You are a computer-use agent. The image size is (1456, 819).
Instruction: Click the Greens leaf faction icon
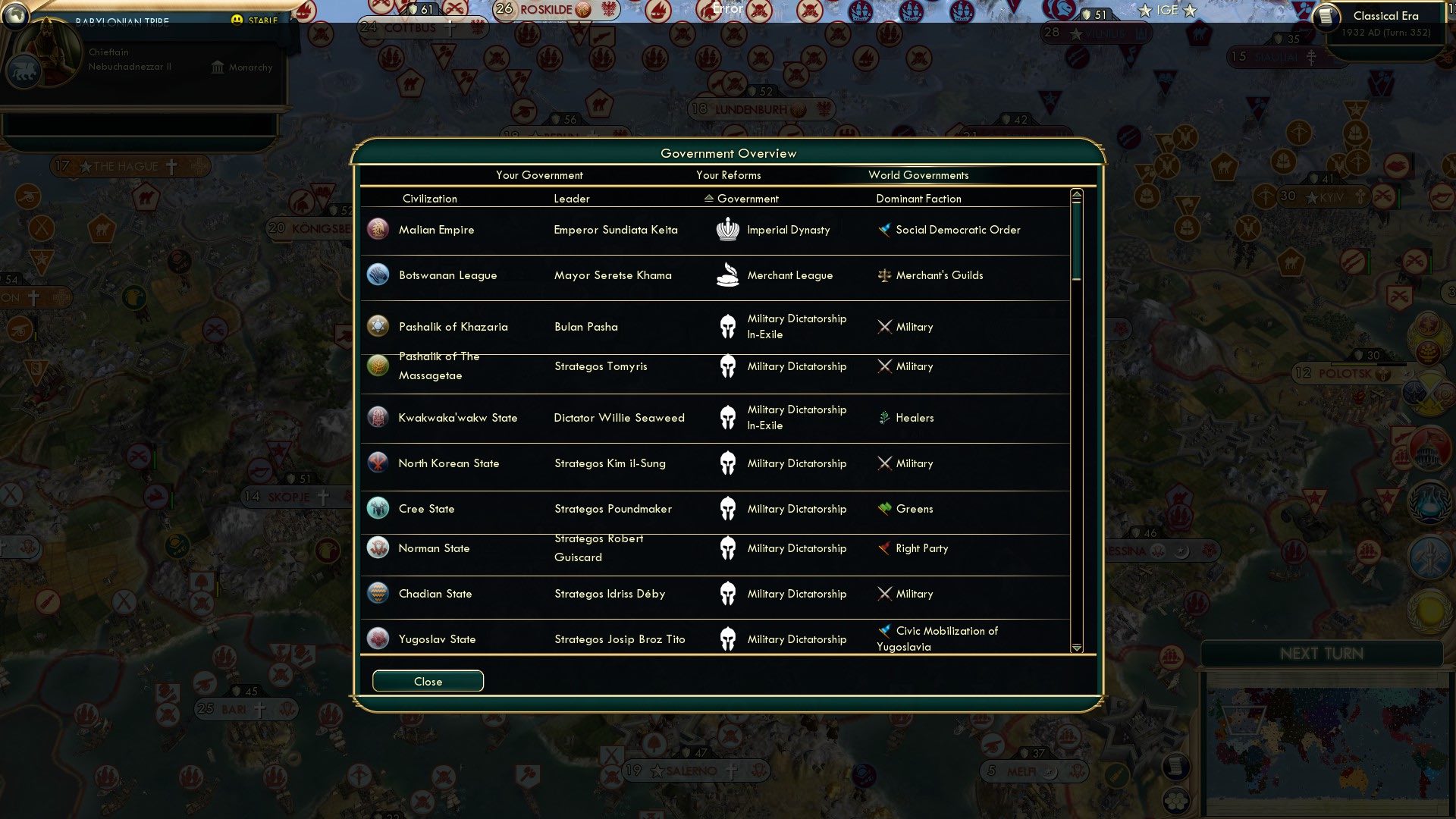point(884,509)
